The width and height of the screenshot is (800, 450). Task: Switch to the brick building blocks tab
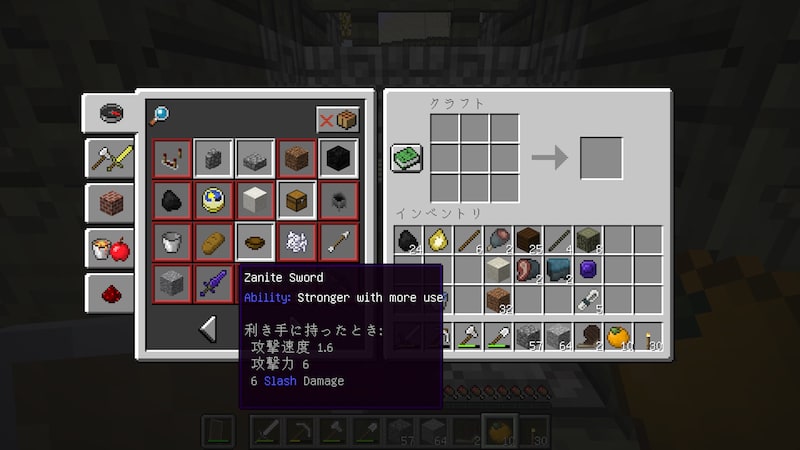click(109, 201)
